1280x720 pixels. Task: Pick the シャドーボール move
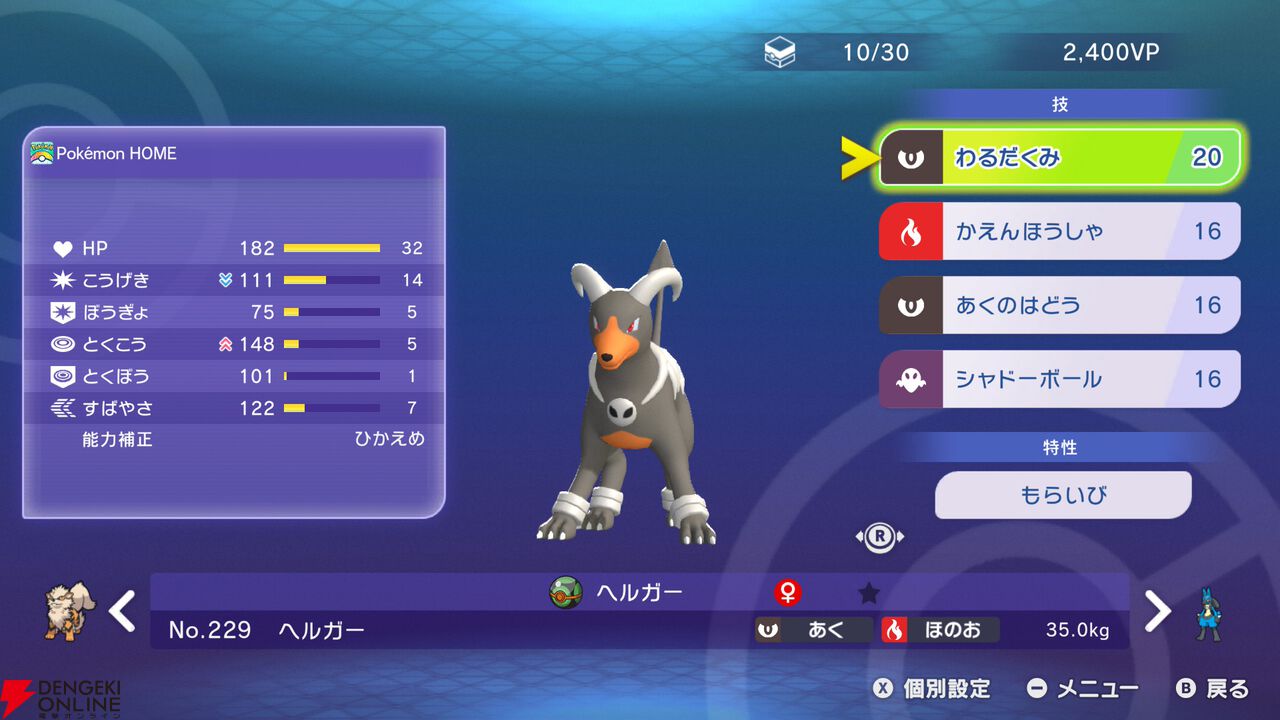coord(1059,379)
